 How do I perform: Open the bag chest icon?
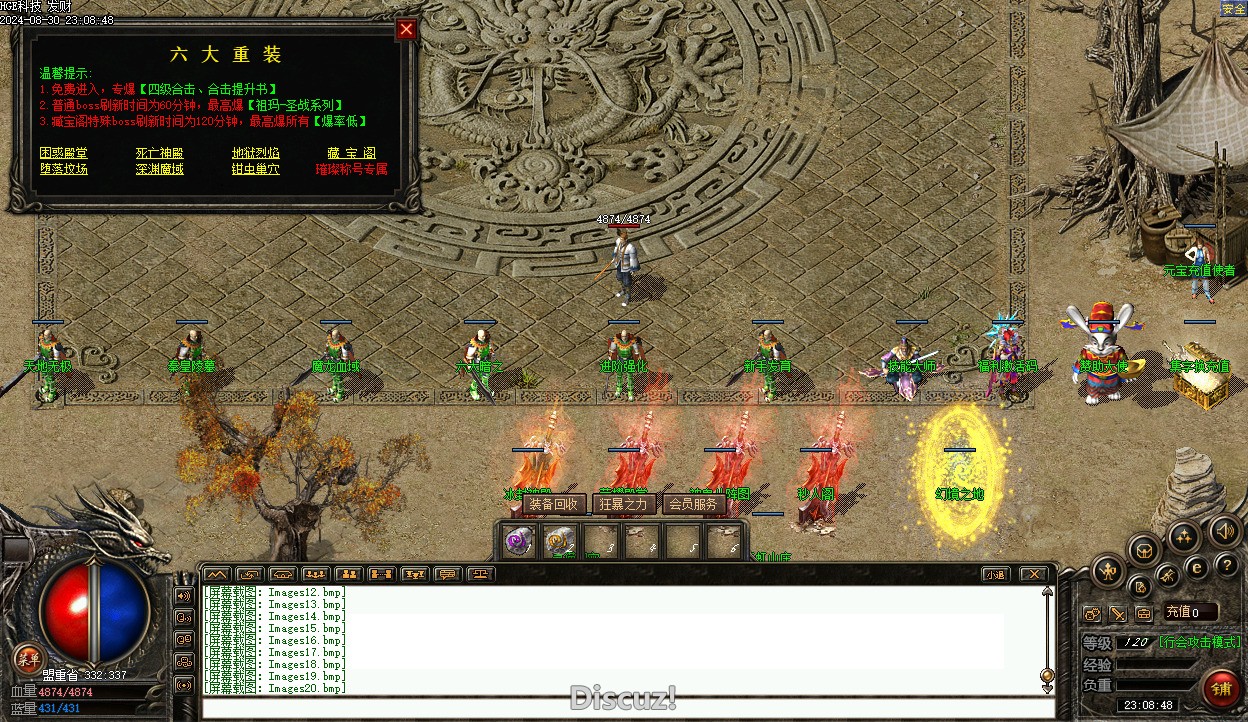pos(1145,549)
